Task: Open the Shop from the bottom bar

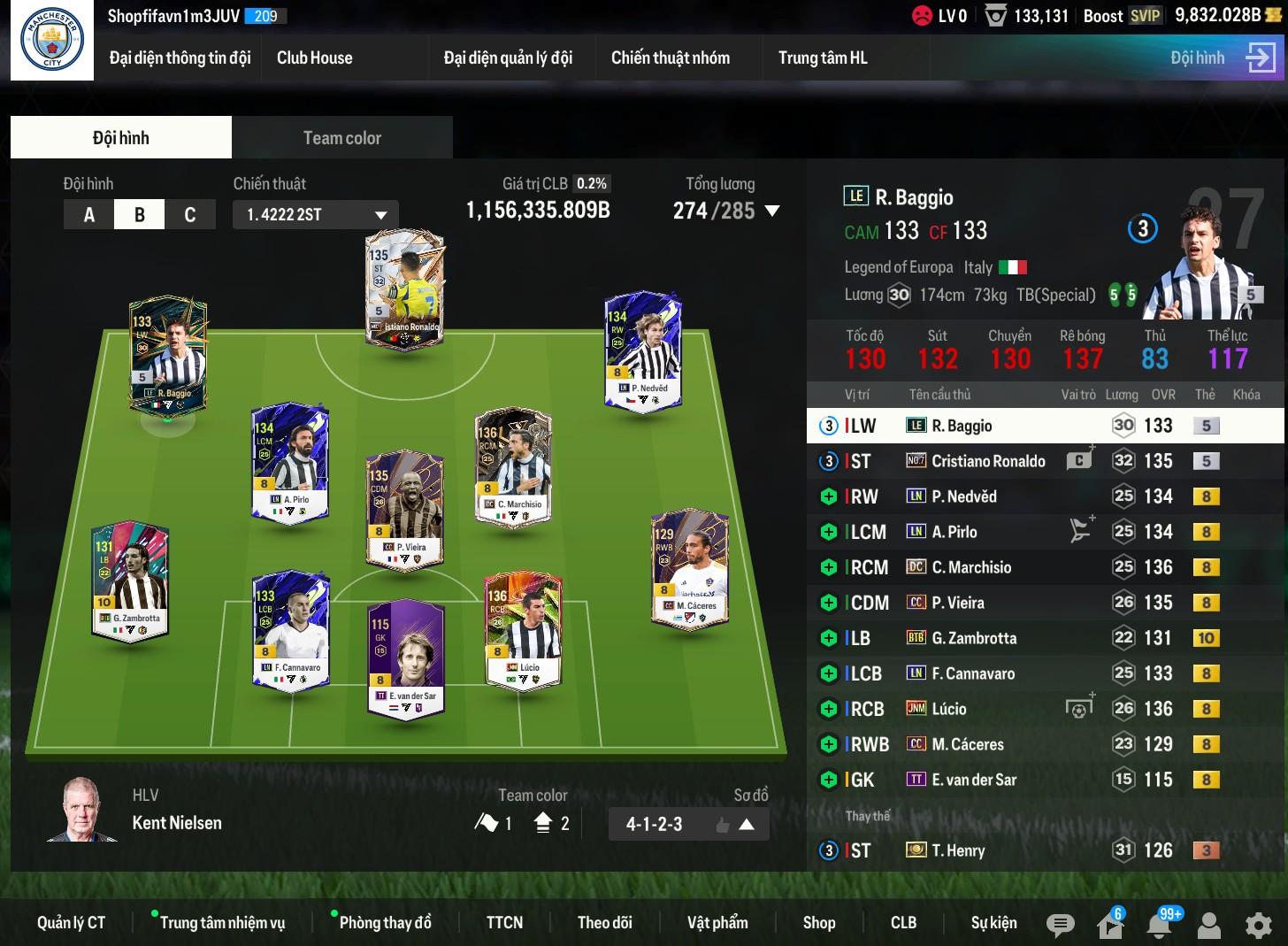Action: 818,923
